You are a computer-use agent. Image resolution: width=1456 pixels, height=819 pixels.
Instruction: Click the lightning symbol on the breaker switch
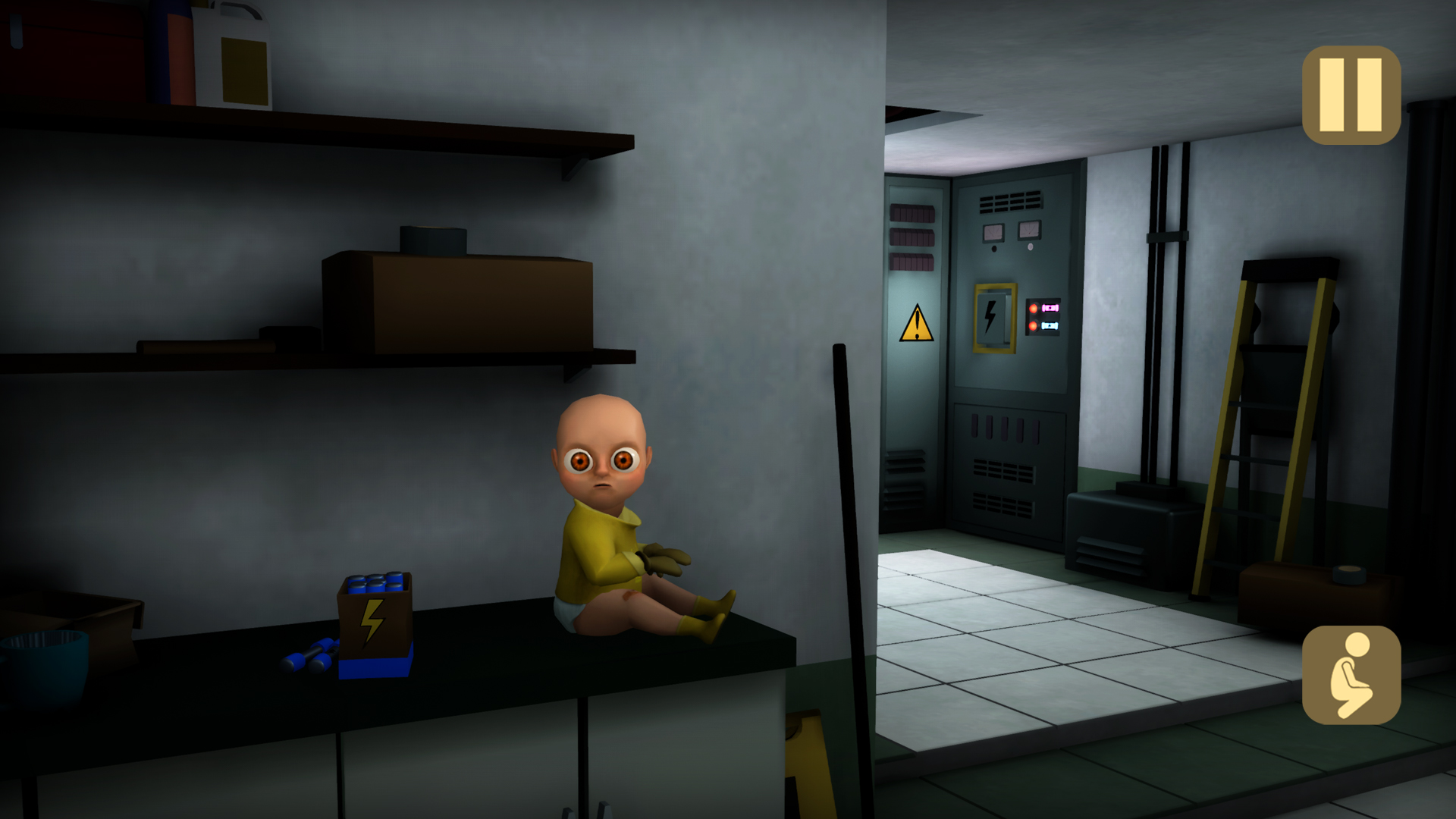pos(990,315)
